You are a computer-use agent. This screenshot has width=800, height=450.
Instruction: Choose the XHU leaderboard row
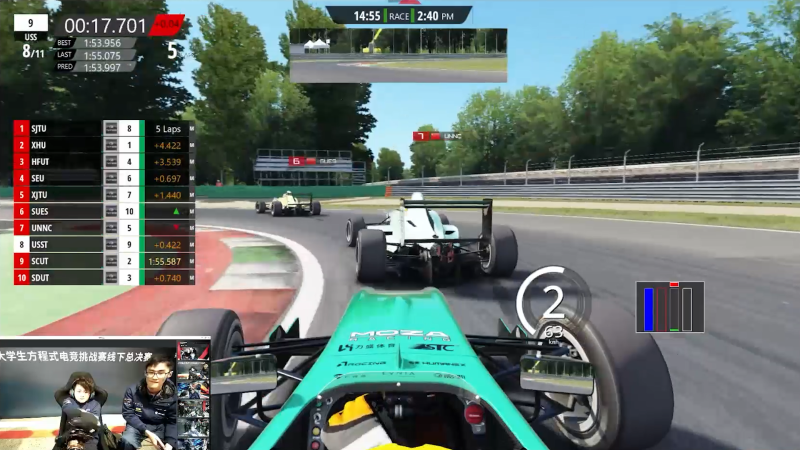click(x=60, y=145)
